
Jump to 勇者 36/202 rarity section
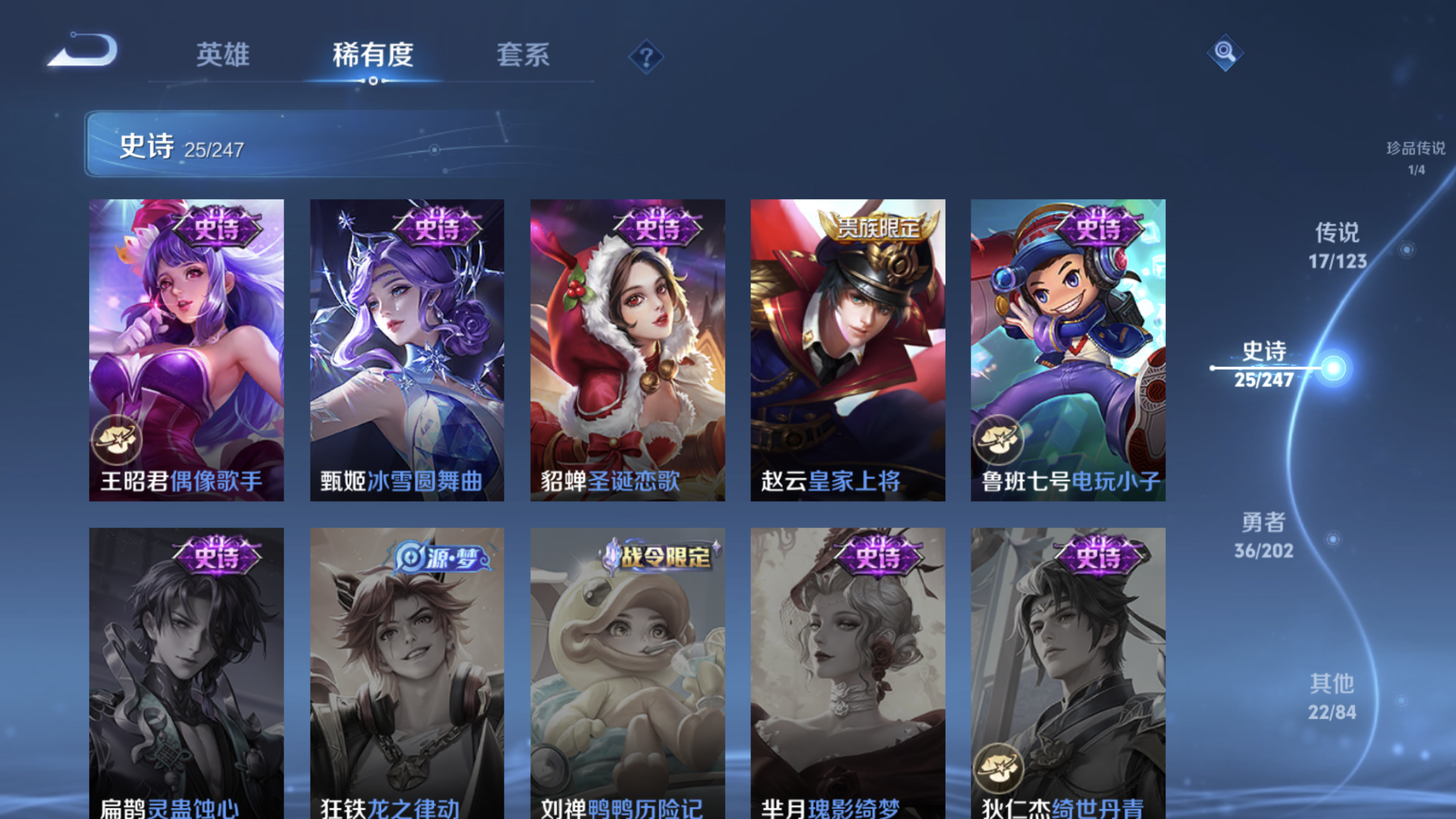click(1263, 535)
